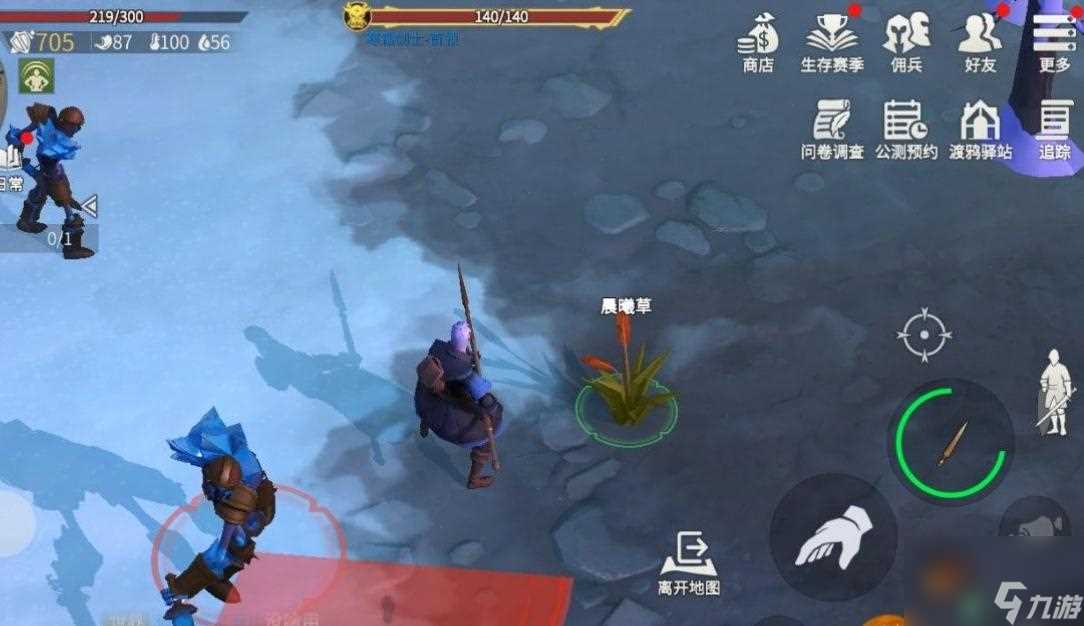Open the 问卷调查 survey
The height and width of the screenshot is (626, 1084).
pyautogui.click(x=832, y=129)
